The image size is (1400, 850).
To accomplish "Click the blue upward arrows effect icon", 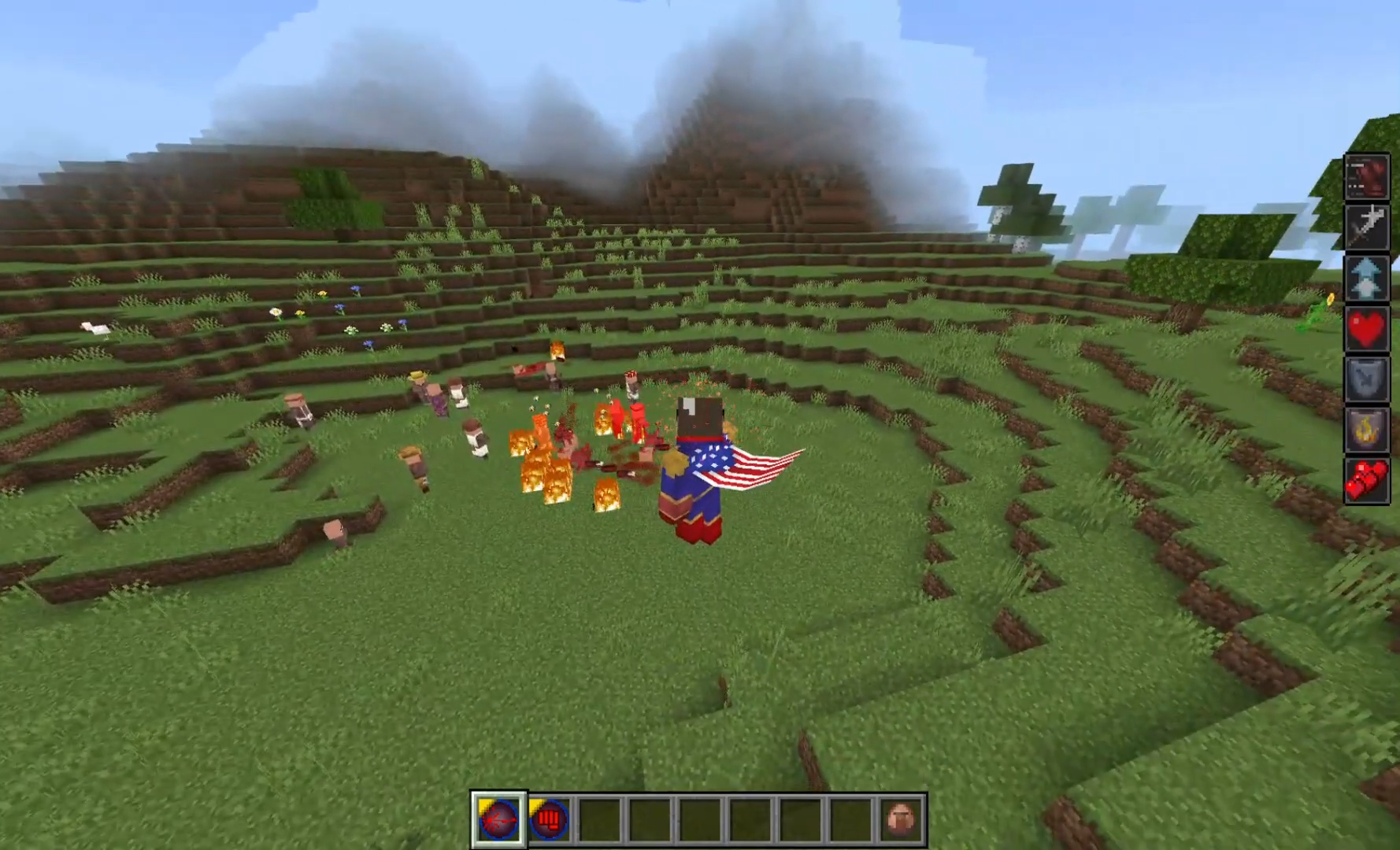I will click(1366, 277).
